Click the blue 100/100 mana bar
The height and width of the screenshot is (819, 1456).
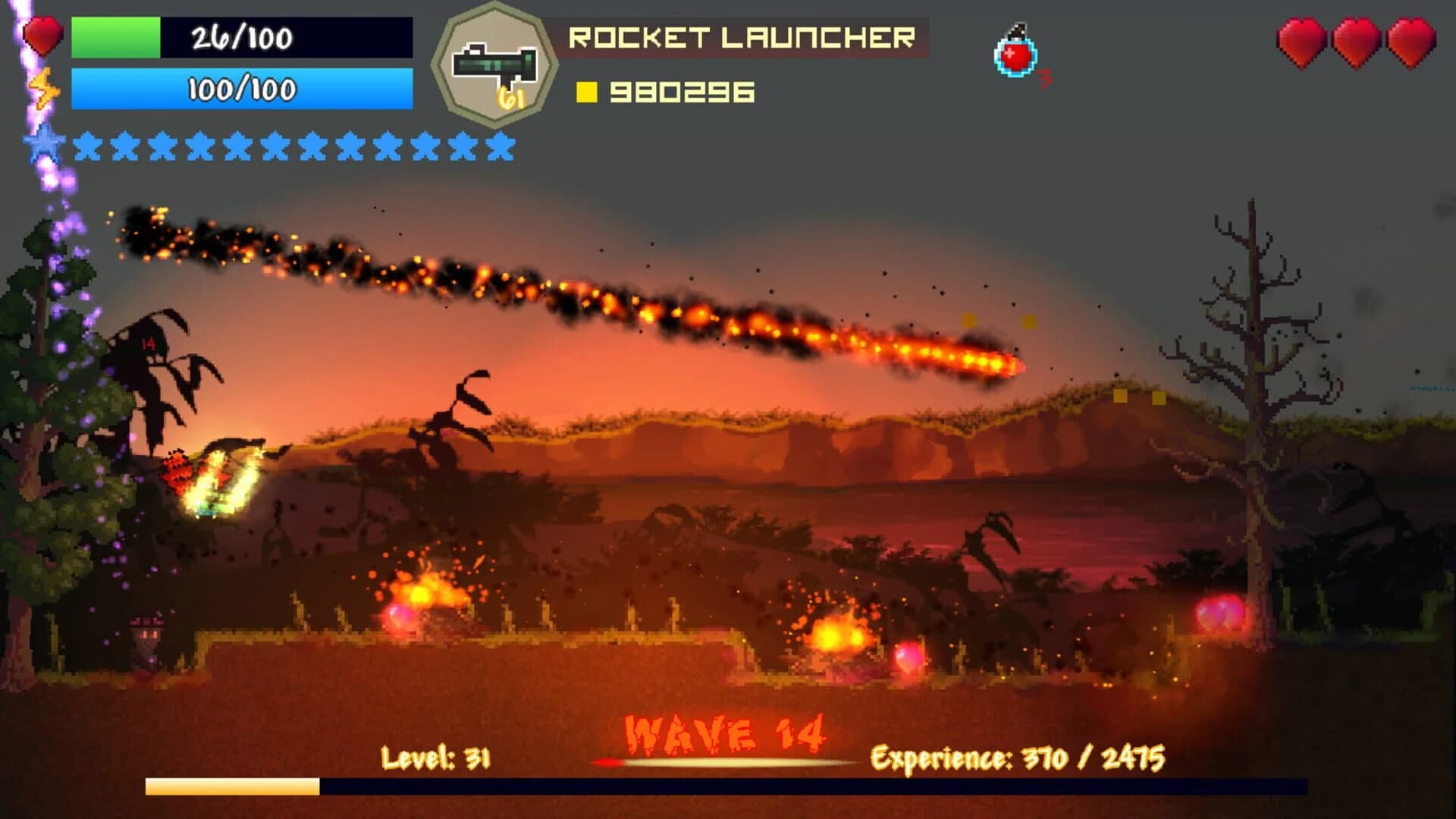239,93
